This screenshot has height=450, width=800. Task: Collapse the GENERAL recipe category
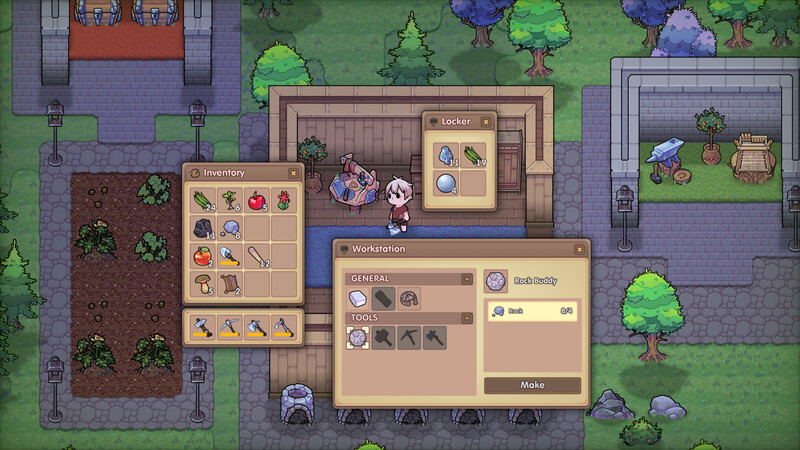[466, 278]
